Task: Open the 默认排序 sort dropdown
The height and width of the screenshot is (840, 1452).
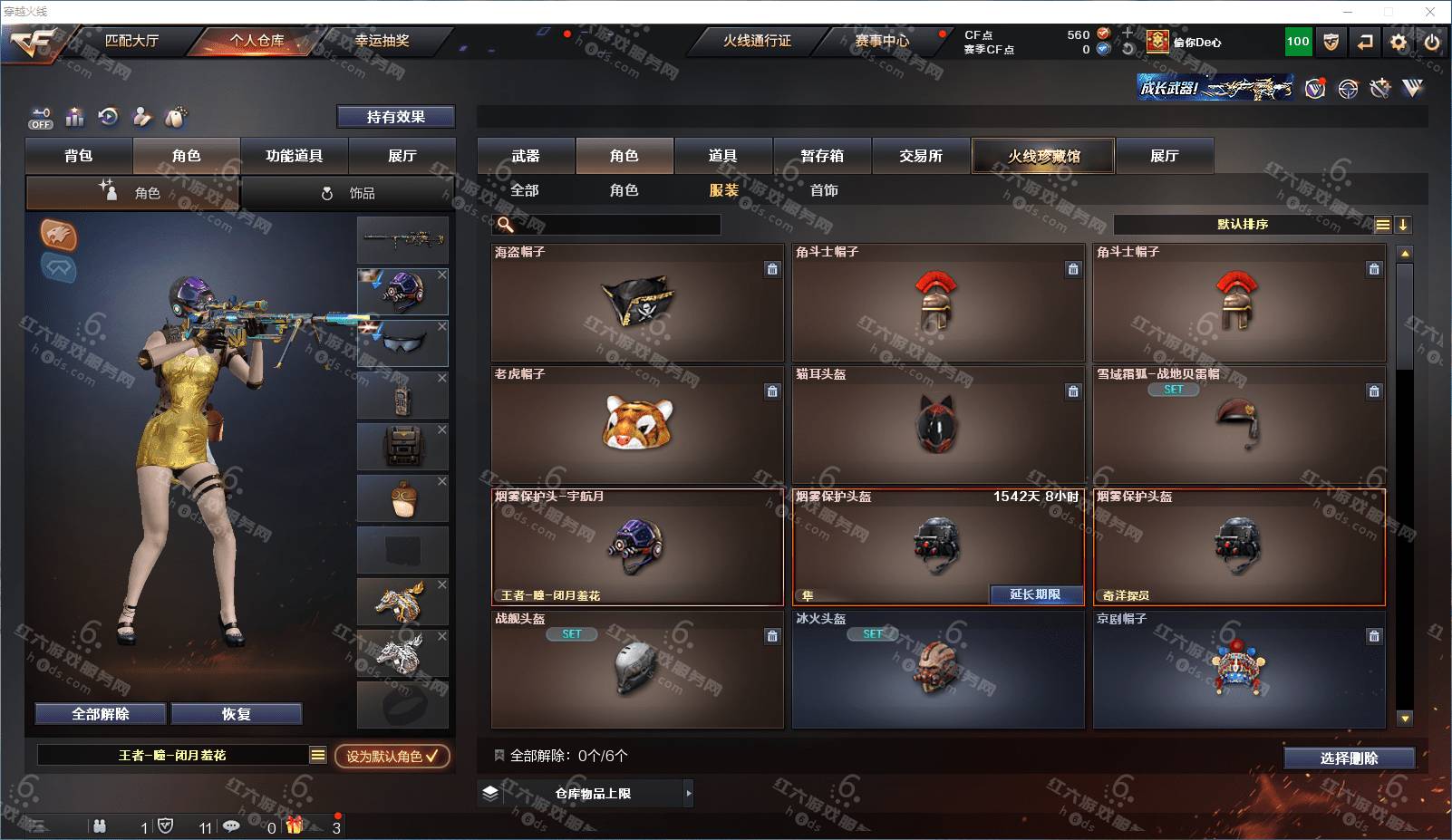Action: pyautogui.click(x=1243, y=225)
